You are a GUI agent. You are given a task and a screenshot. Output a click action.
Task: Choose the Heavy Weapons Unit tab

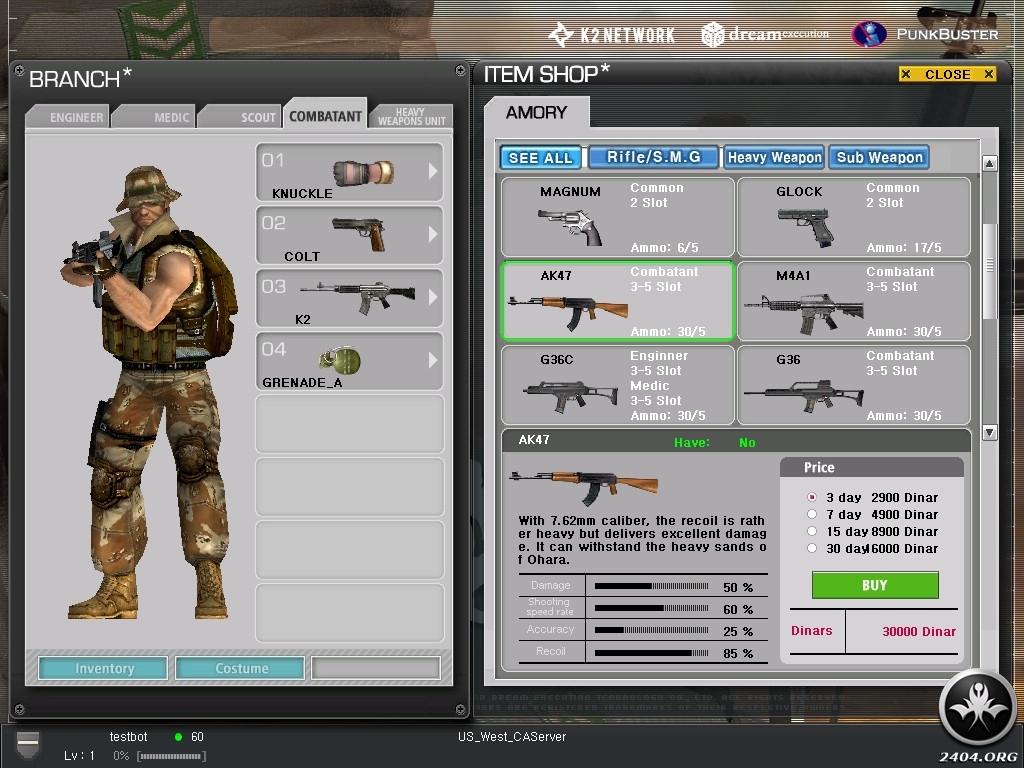pyautogui.click(x=412, y=117)
